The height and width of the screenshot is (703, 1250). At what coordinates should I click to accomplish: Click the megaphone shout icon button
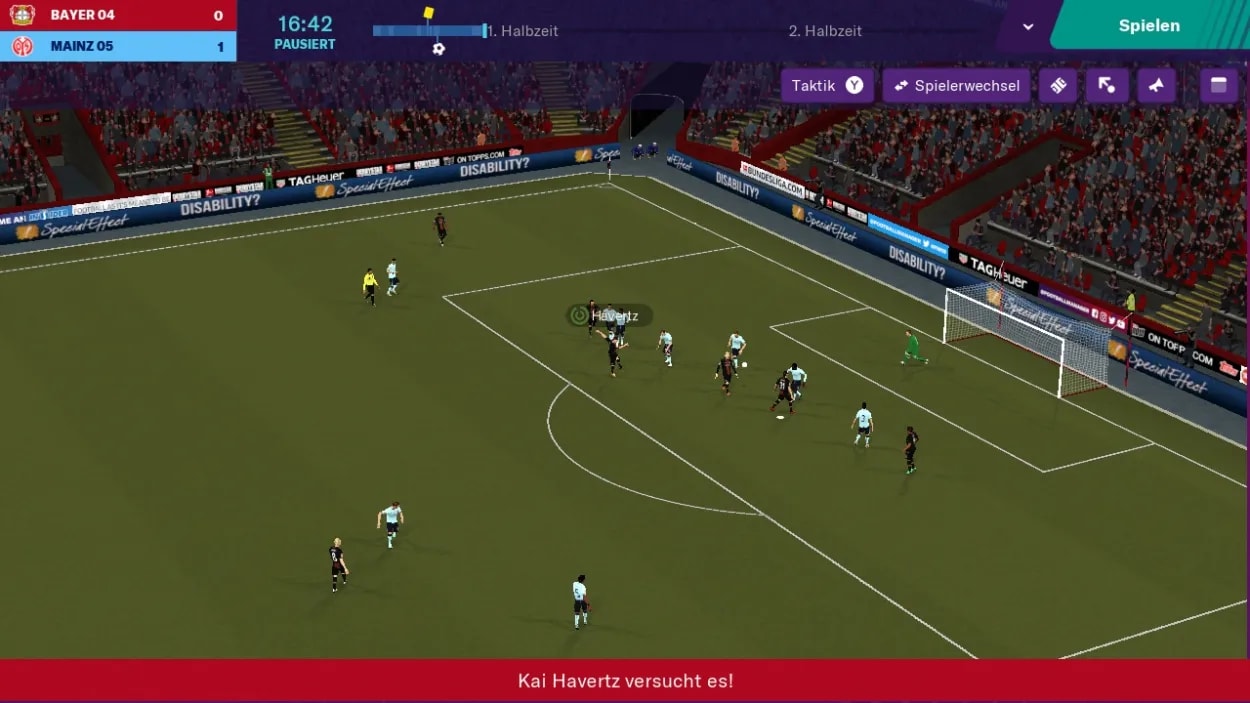[1156, 86]
